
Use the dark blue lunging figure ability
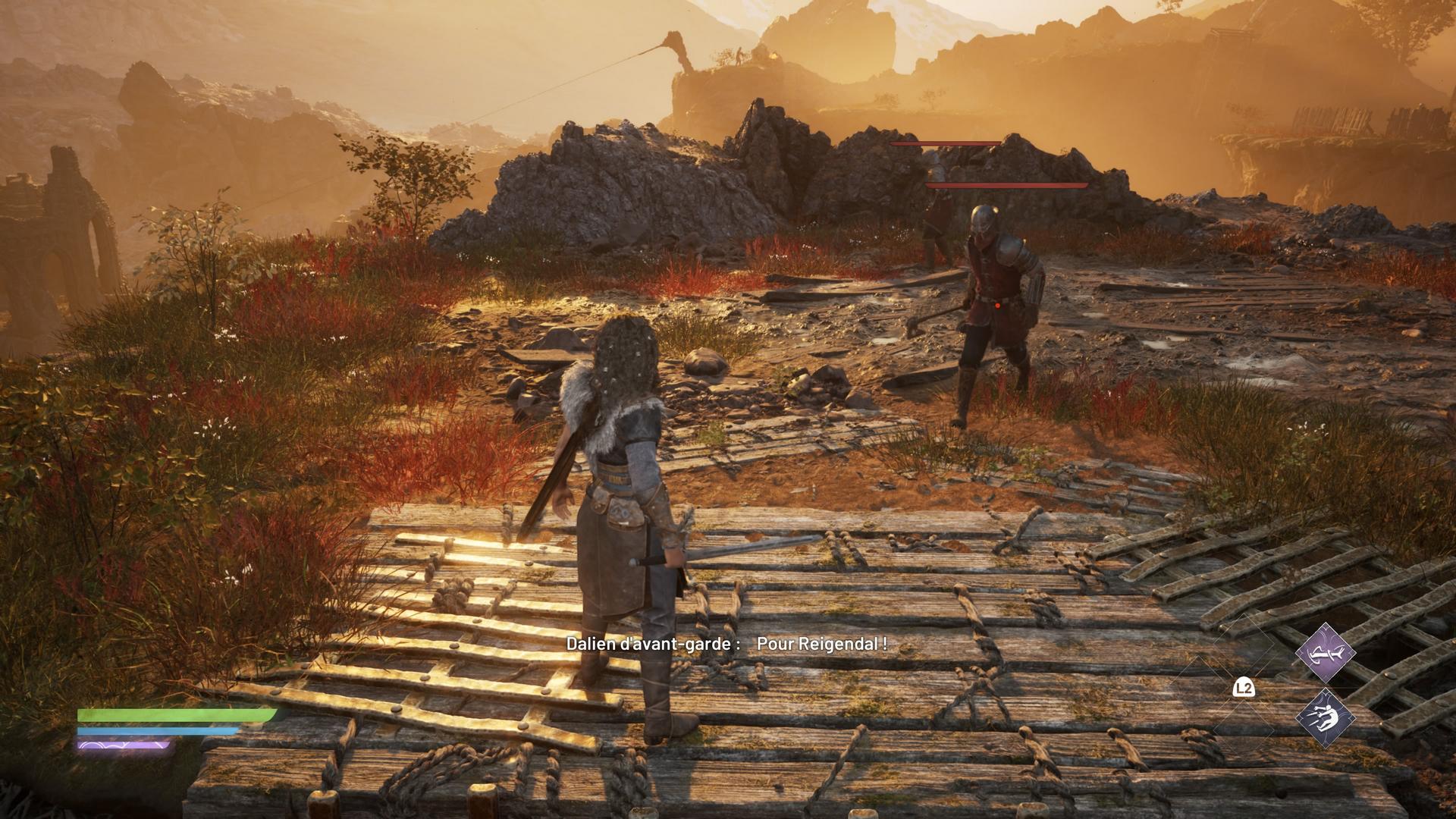(x=1324, y=717)
